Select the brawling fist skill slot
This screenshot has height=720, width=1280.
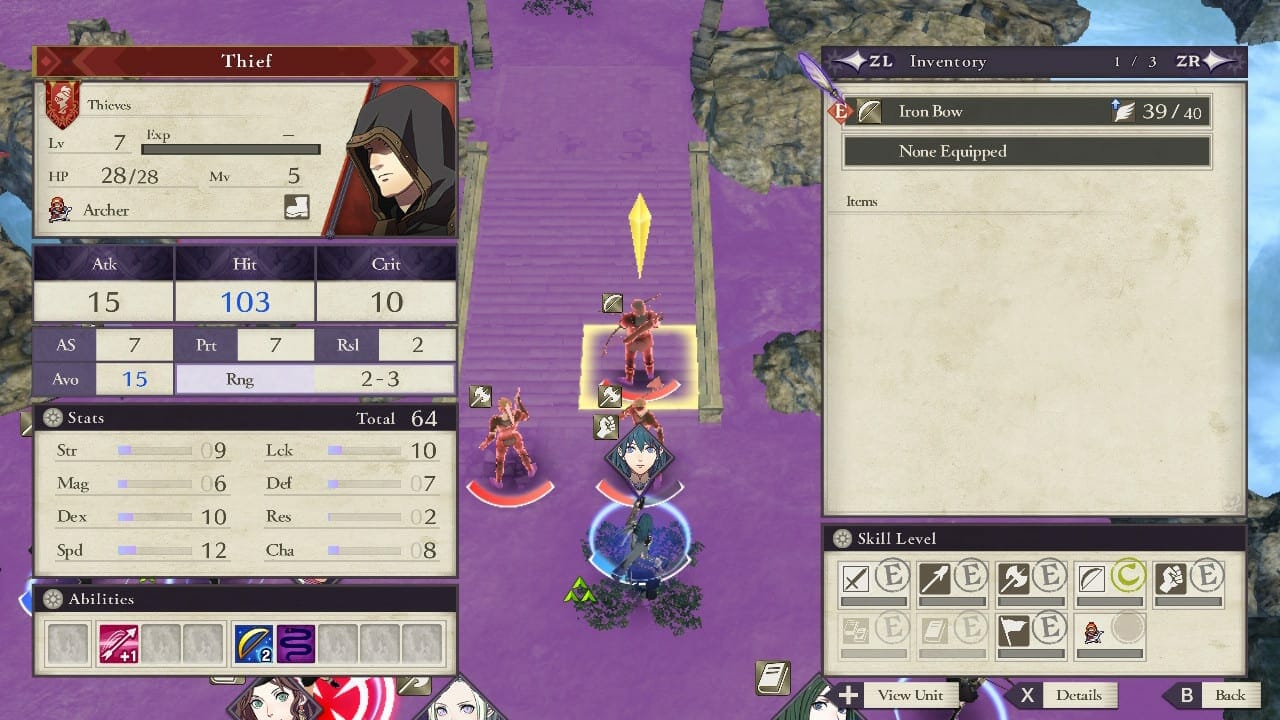coord(1189,580)
